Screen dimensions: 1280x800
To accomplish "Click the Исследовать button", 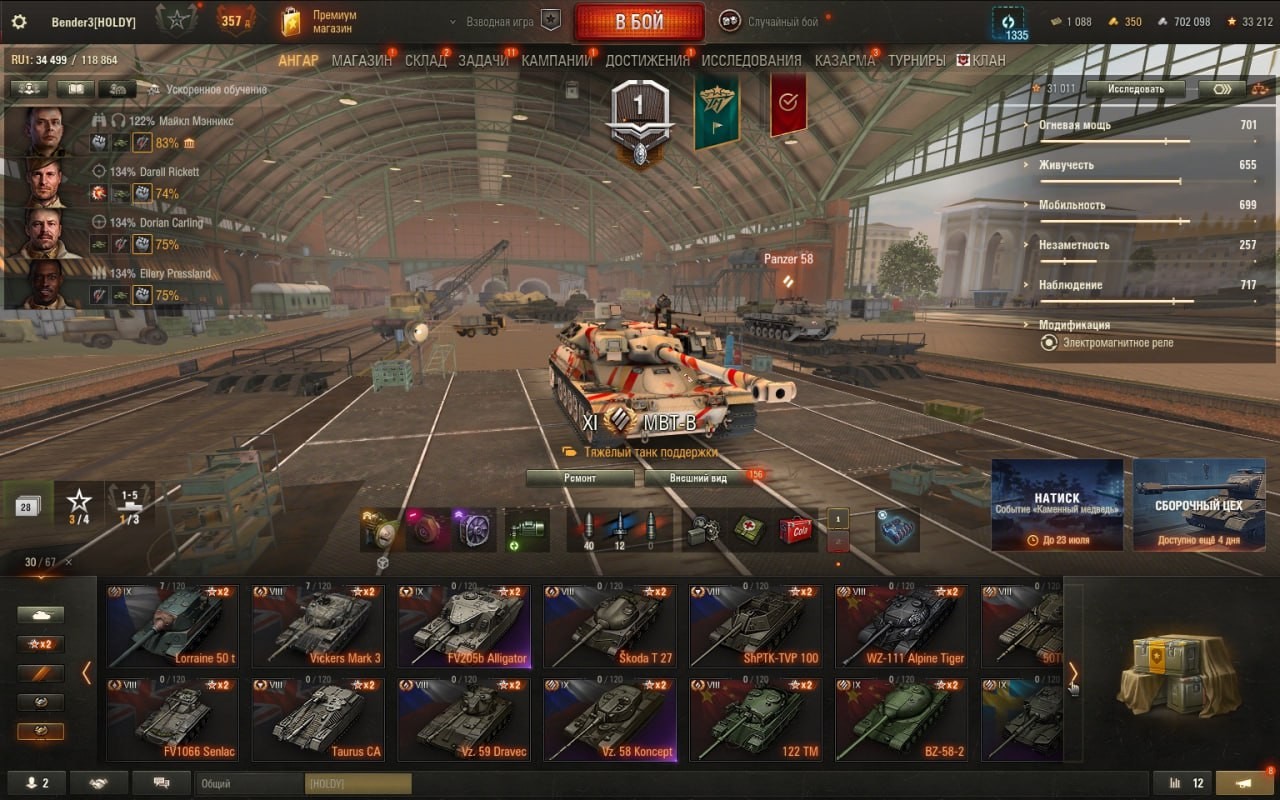I will pos(1135,89).
